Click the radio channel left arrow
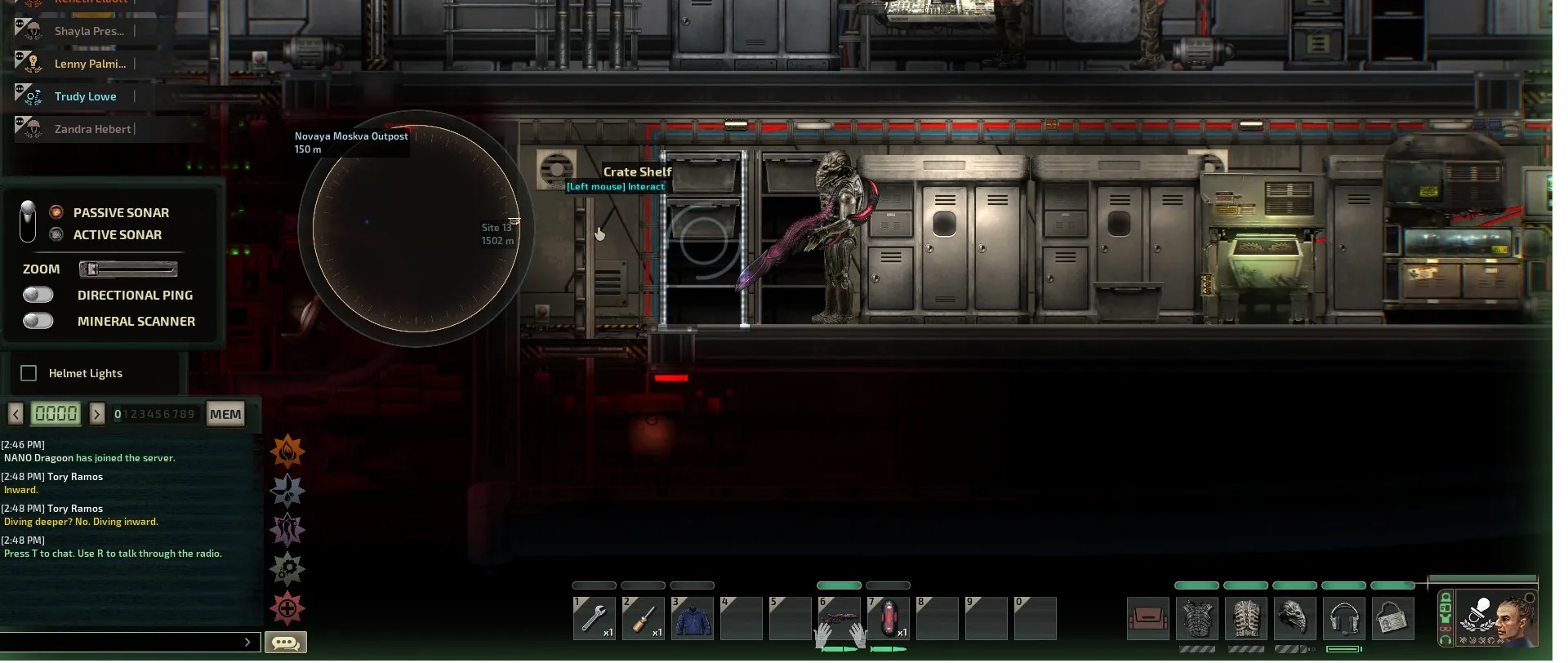The height and width of the screenshot is (663, 1568). [16, 414]
